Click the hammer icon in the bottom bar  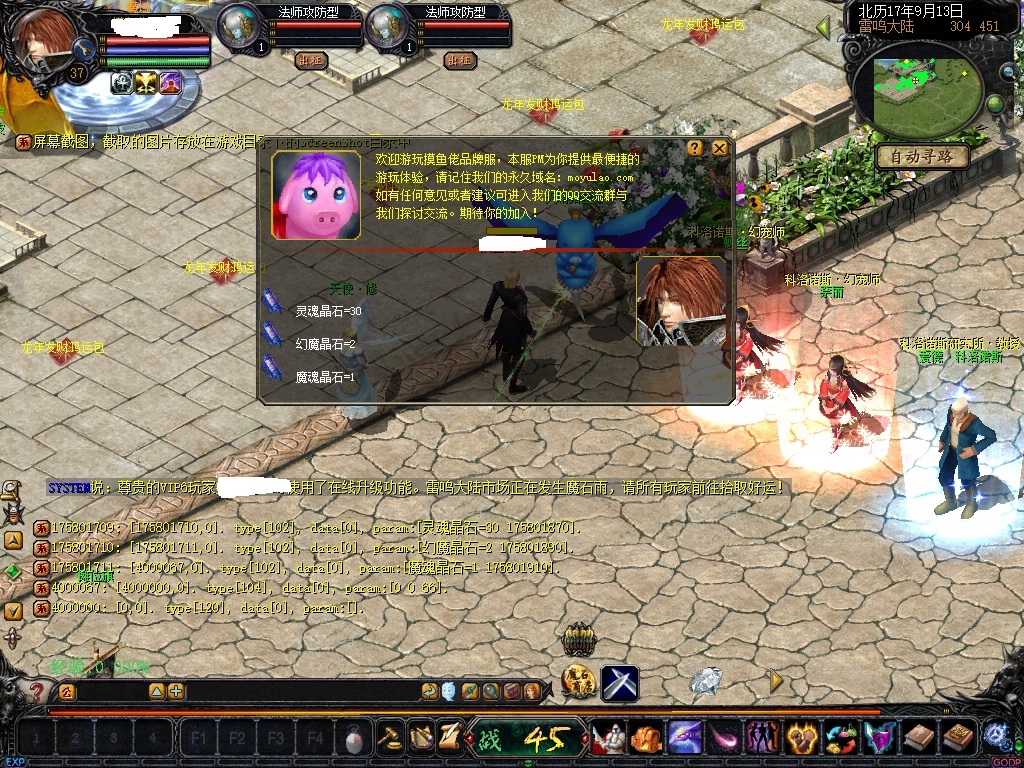(x=390, y=738)
